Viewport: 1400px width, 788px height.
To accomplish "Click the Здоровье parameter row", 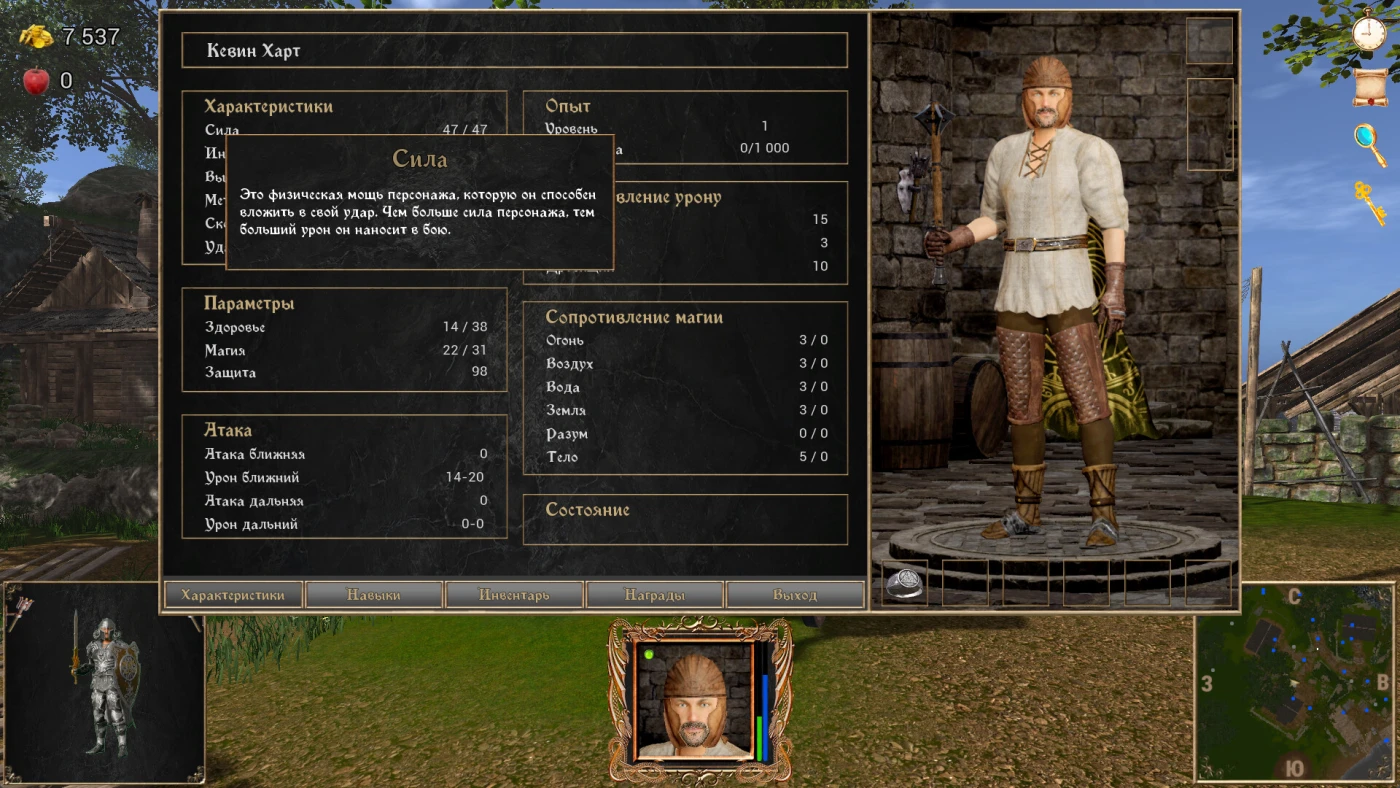I will 345,327.
